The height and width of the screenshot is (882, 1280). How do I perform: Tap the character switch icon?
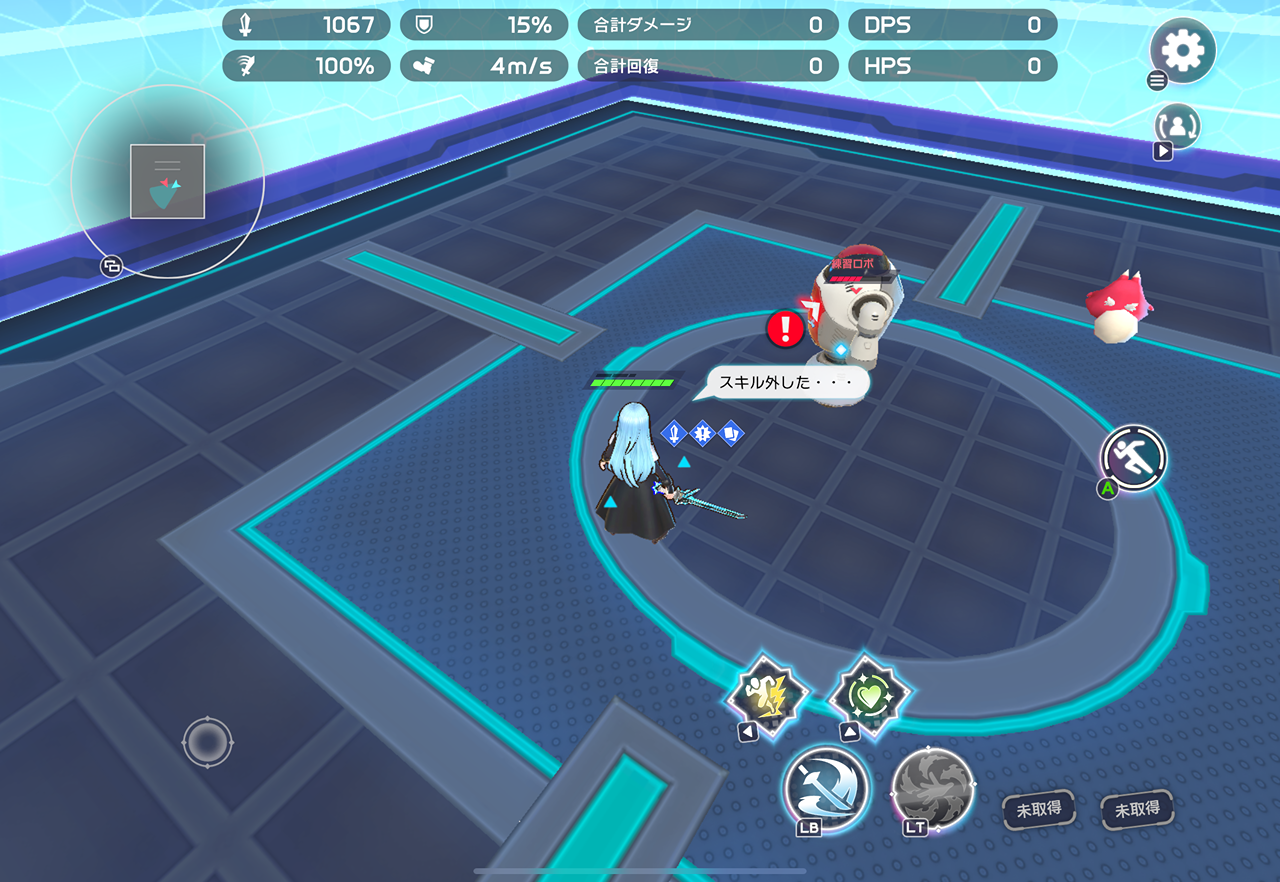coord(1177,126)
